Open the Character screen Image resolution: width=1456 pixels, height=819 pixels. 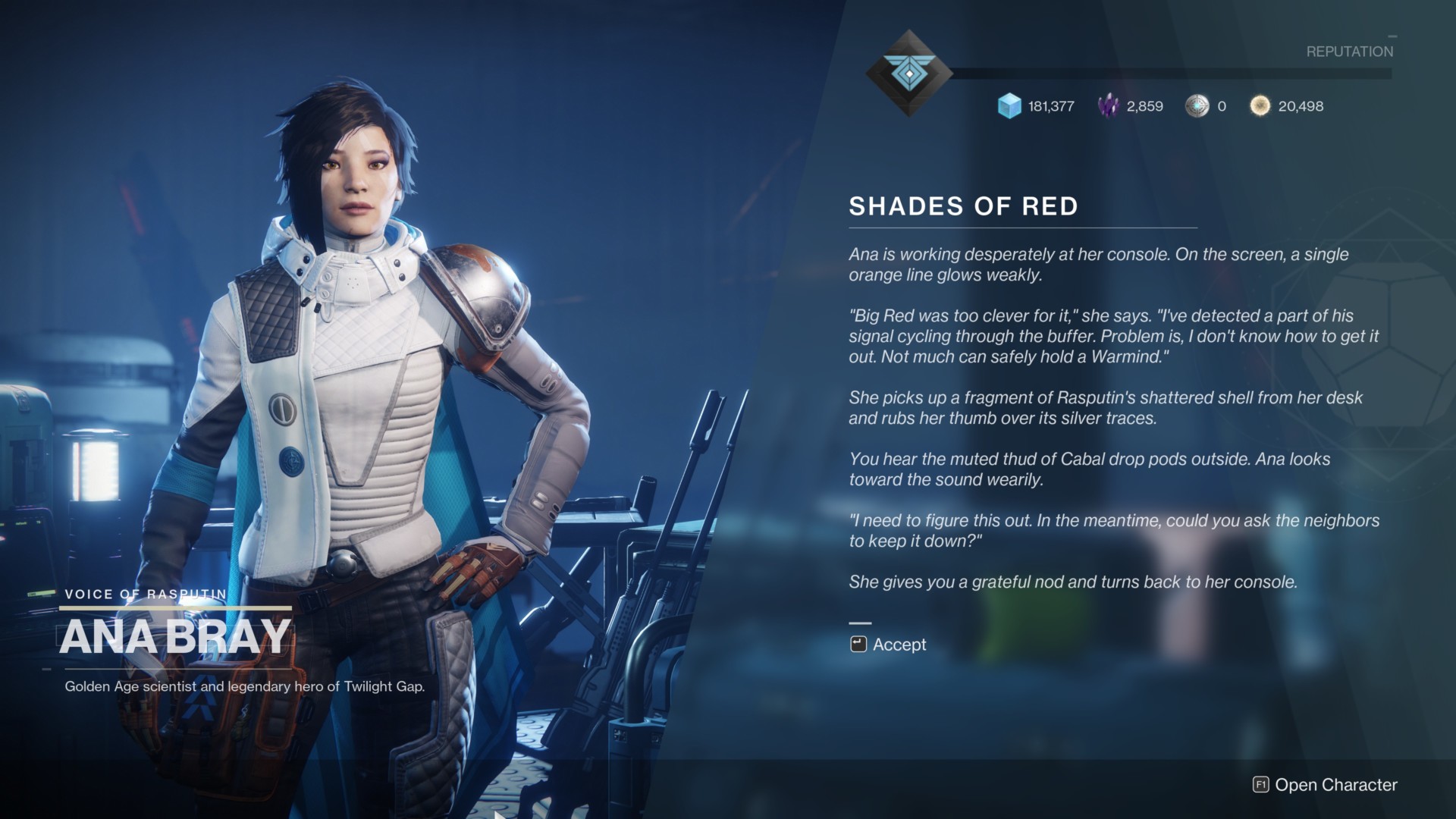[1326, 785]
